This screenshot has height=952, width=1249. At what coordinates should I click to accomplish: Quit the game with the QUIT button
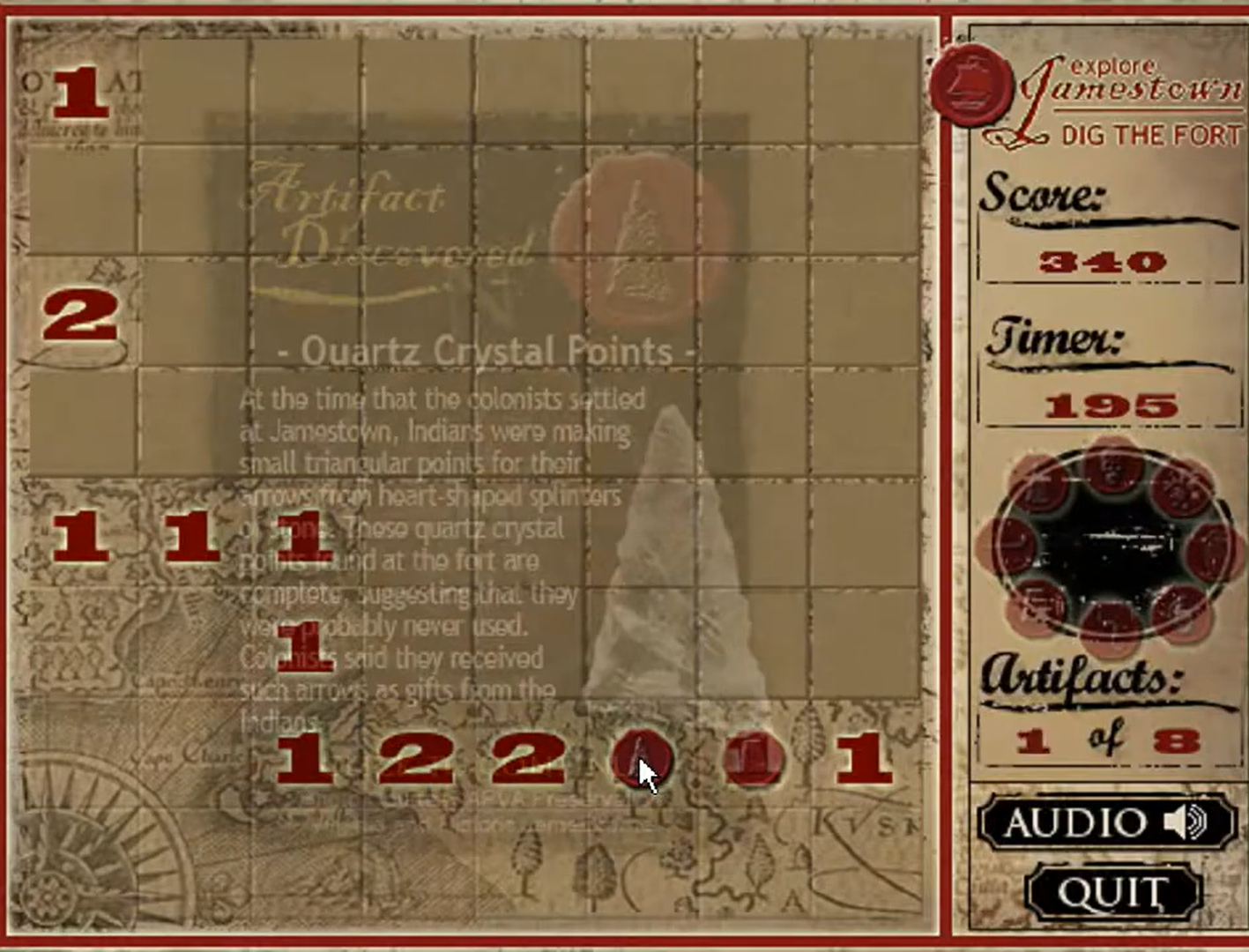pos(1113,893)
